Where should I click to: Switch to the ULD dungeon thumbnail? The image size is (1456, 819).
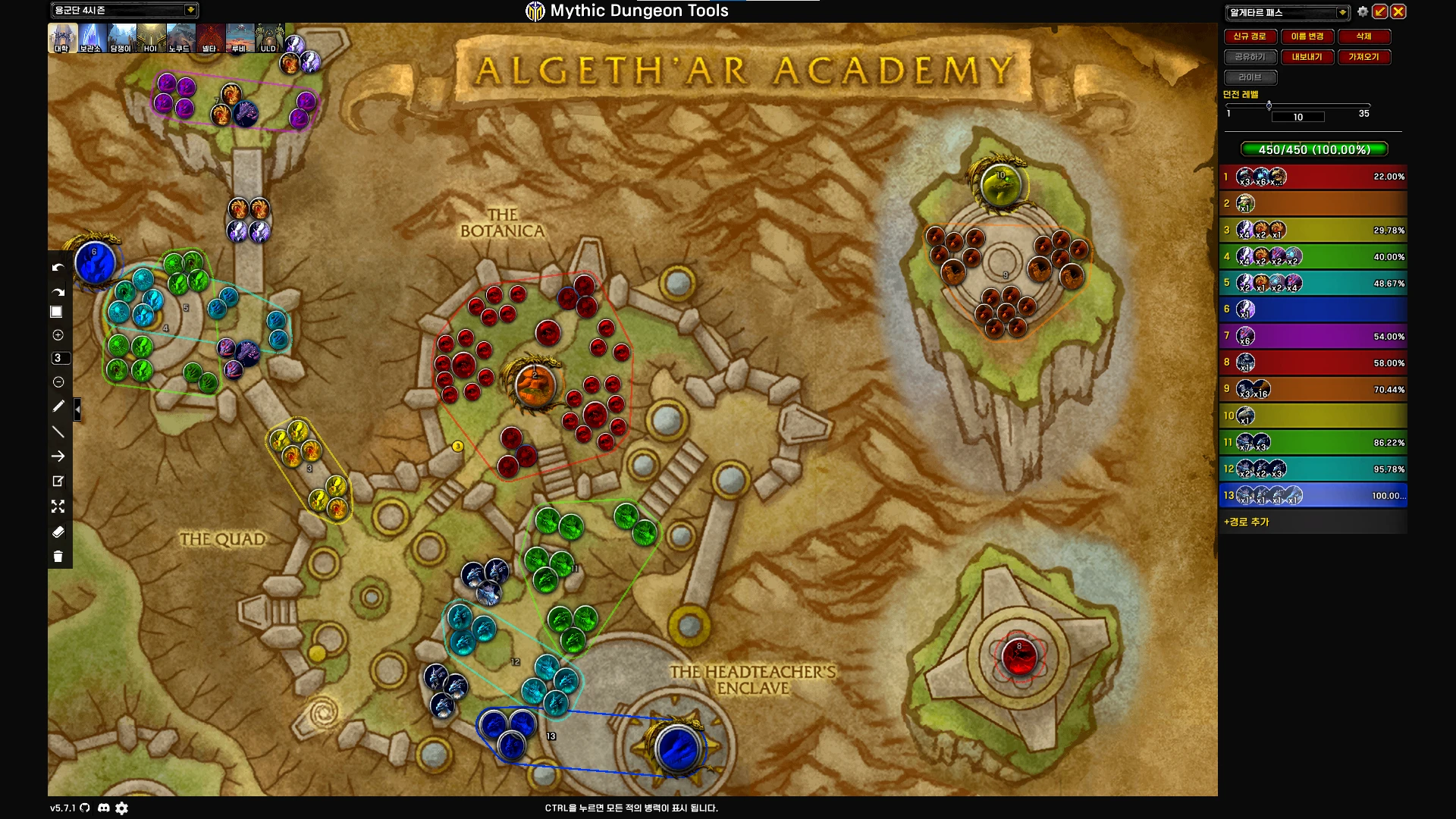[x=268, y=38]
